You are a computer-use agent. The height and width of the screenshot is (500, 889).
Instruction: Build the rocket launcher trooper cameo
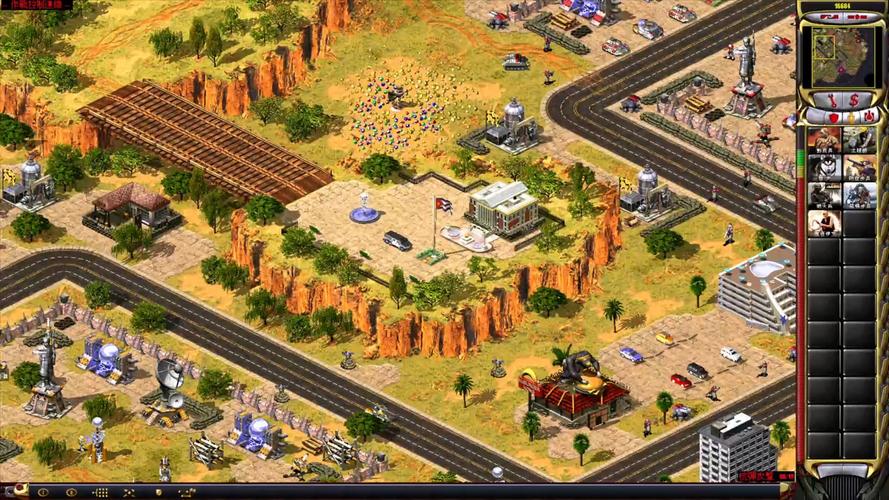click(x=859, y=167)
